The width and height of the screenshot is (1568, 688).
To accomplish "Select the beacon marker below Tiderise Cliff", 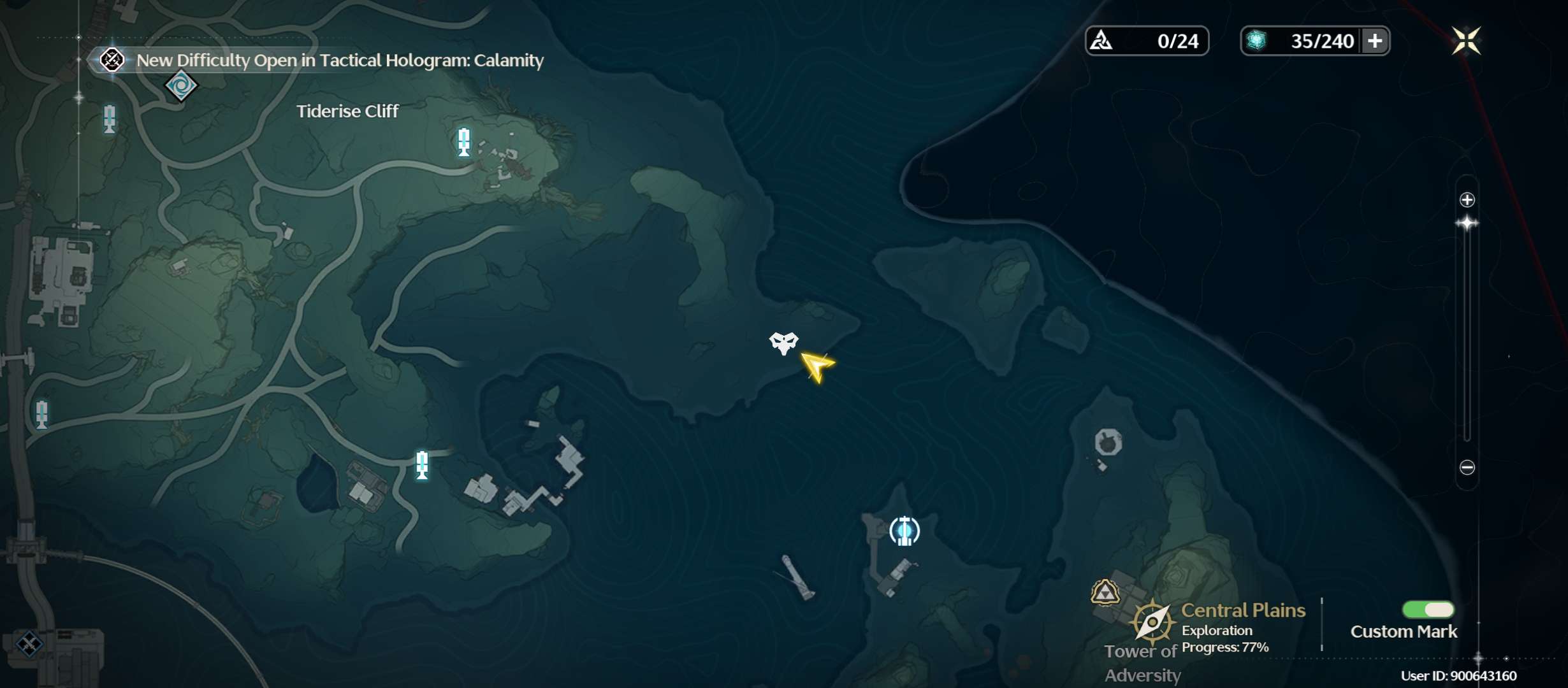I will click(463, 142).
